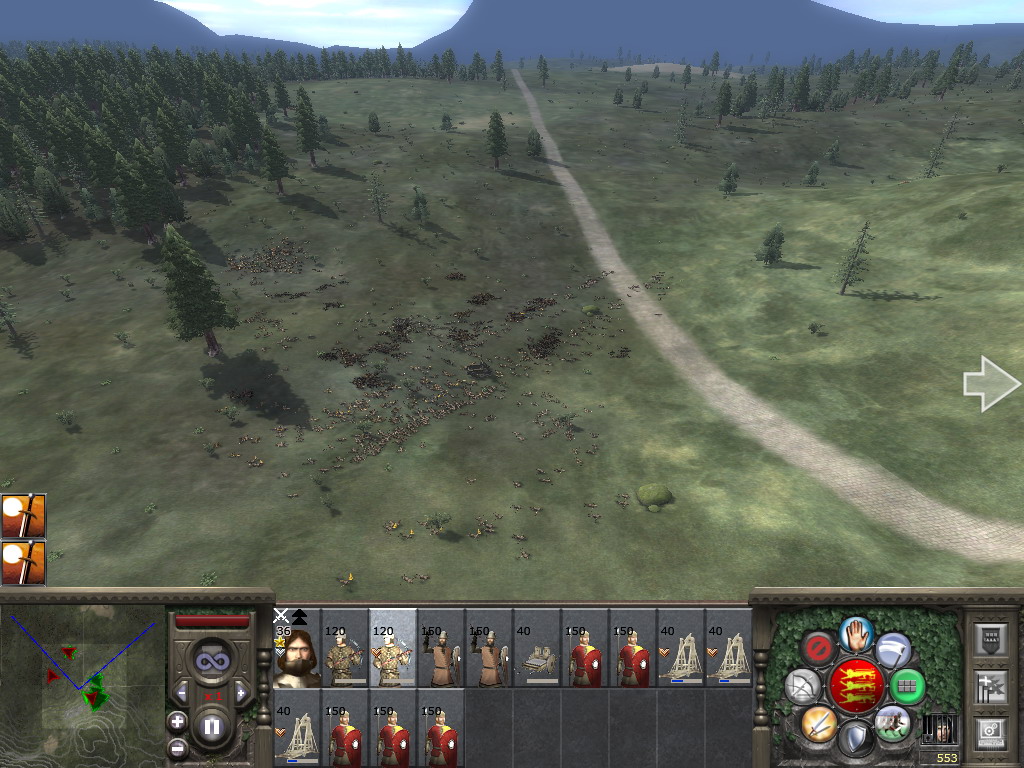Pause the battle with the pause button
Screen dimensions: 1024x768
pyautogui.click(x=212, y=726)
